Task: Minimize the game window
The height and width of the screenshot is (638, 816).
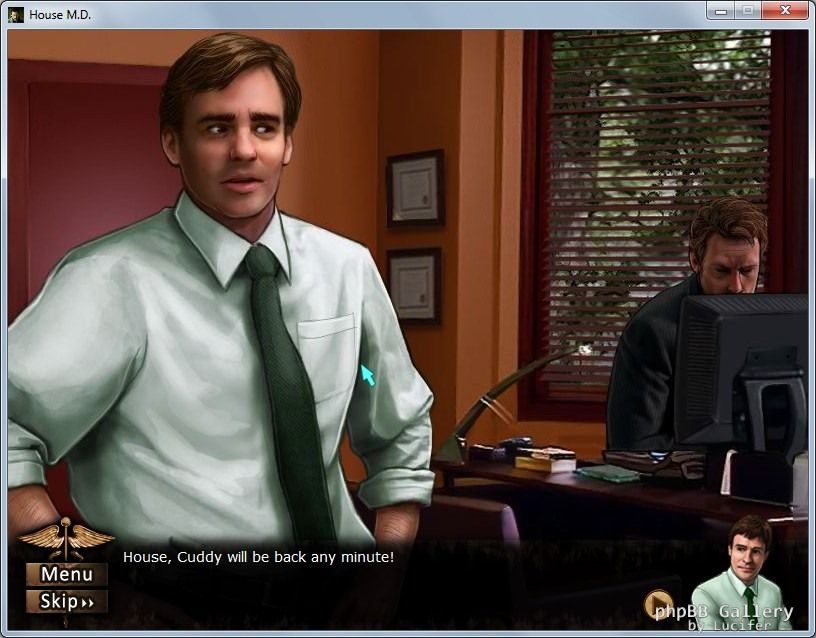Action: 720,11
